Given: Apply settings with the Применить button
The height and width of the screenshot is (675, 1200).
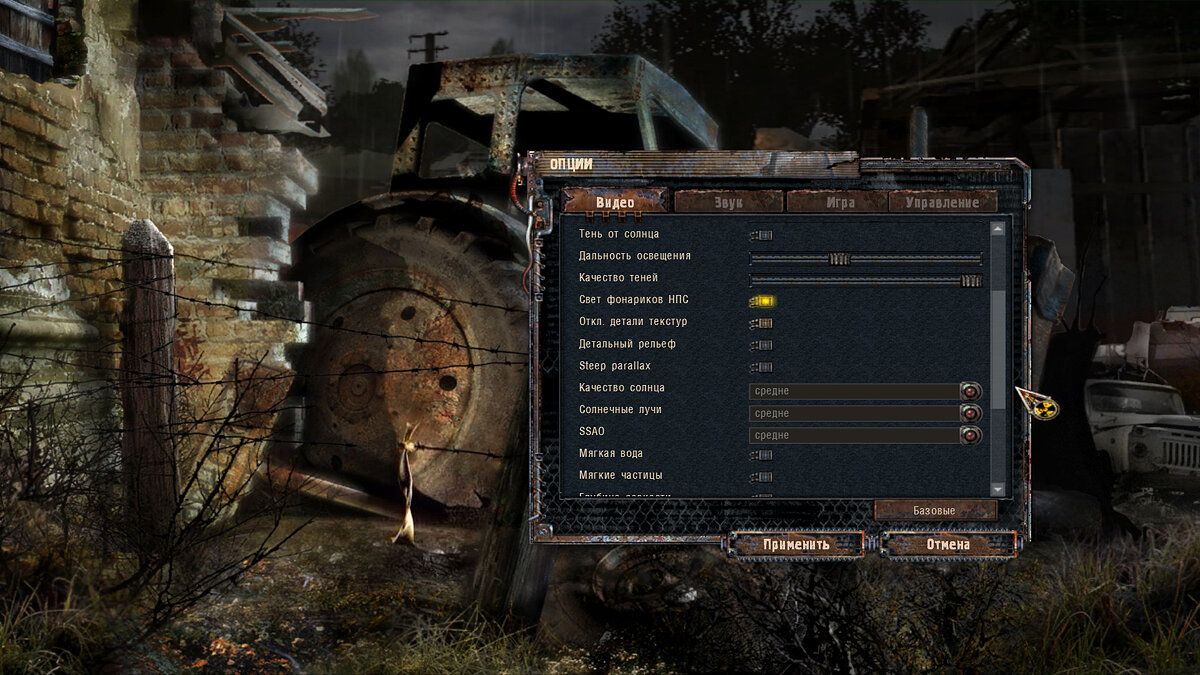Looking at the screenshot, I should [x=797, y=544].
